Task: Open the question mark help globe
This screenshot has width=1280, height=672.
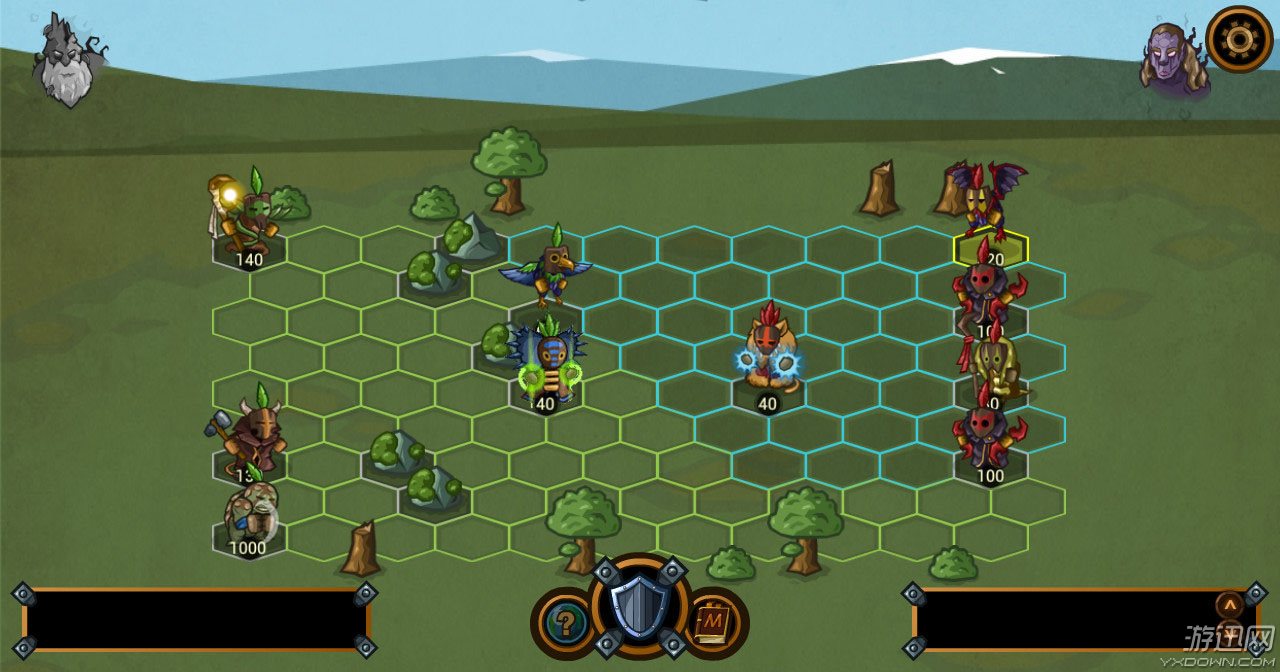Action: click(x=565, y=624)
